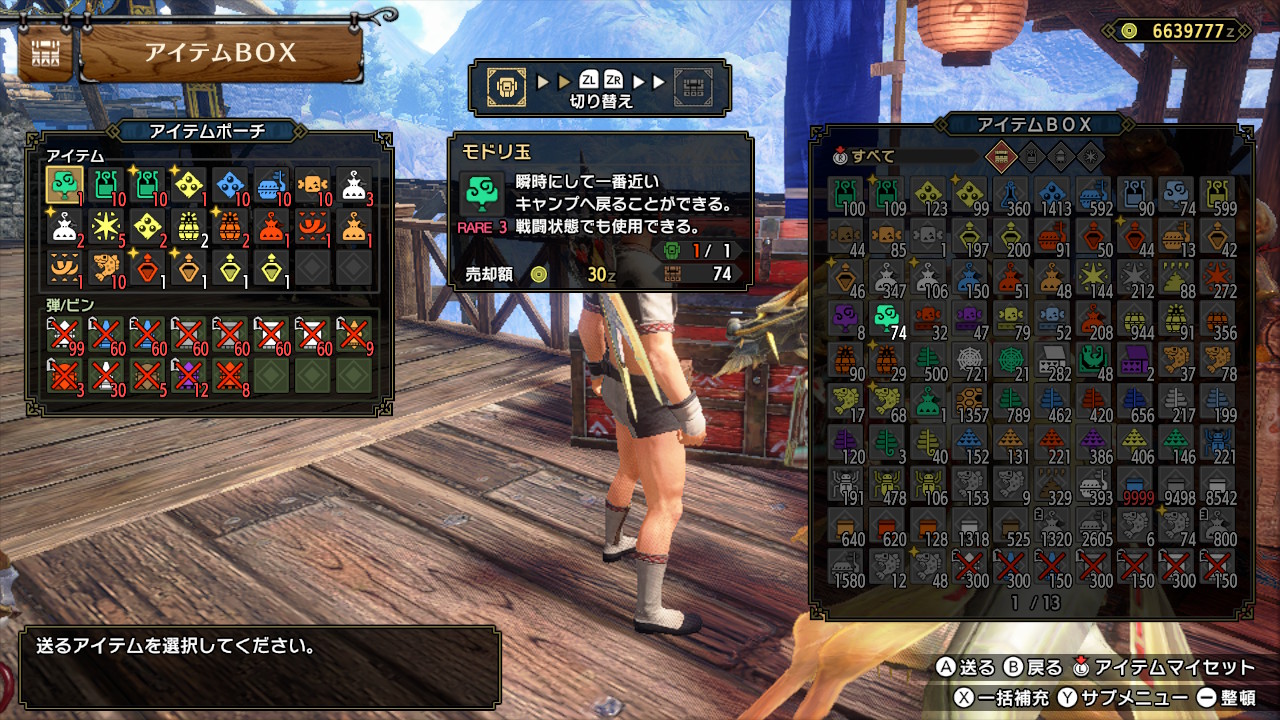Choose the blue beetle stack of 221
This screenshot has height=720, width=1280.
click(1218, 443)
